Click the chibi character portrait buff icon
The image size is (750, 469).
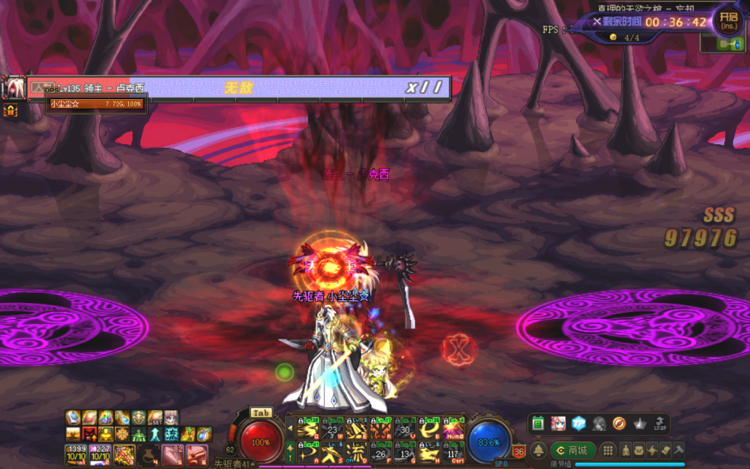click(x=171, y=418)
